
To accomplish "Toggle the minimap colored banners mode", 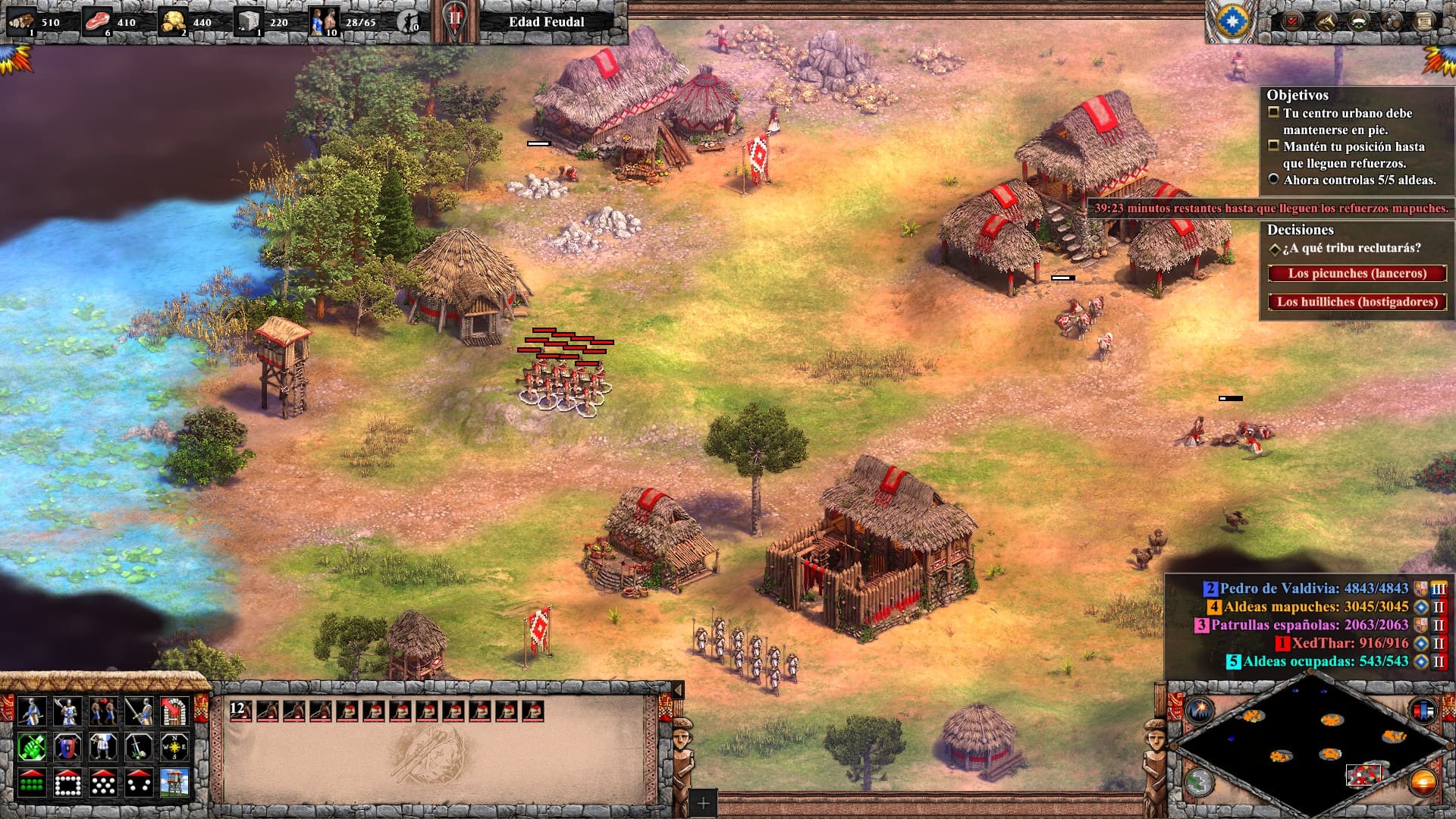I will (x=1423, y=711).
